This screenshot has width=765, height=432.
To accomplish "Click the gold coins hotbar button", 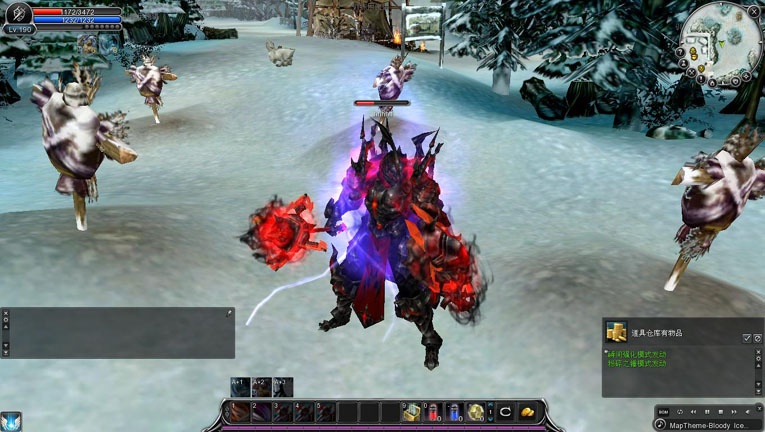I will [x=527, y=411].
